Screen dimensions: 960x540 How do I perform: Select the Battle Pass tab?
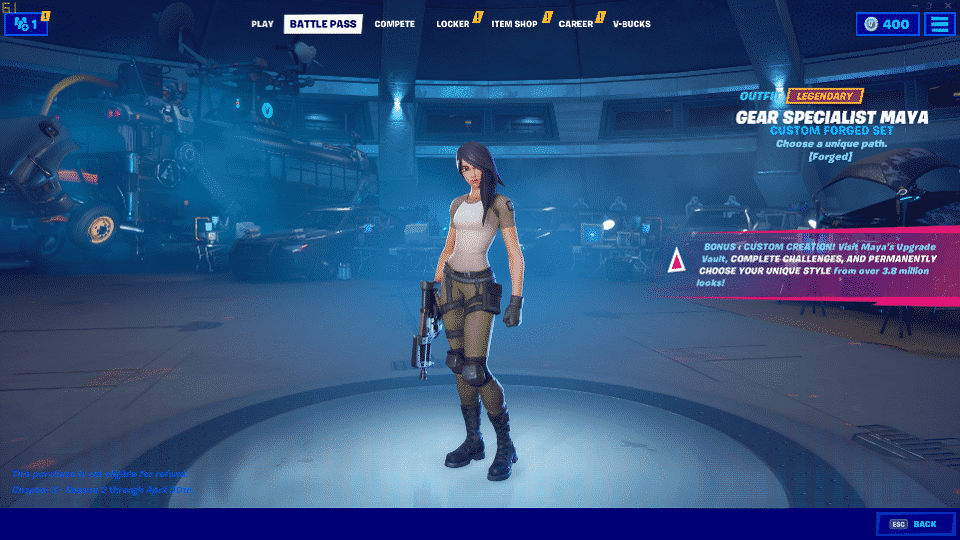pyautogui.click(x=323, y=24)
